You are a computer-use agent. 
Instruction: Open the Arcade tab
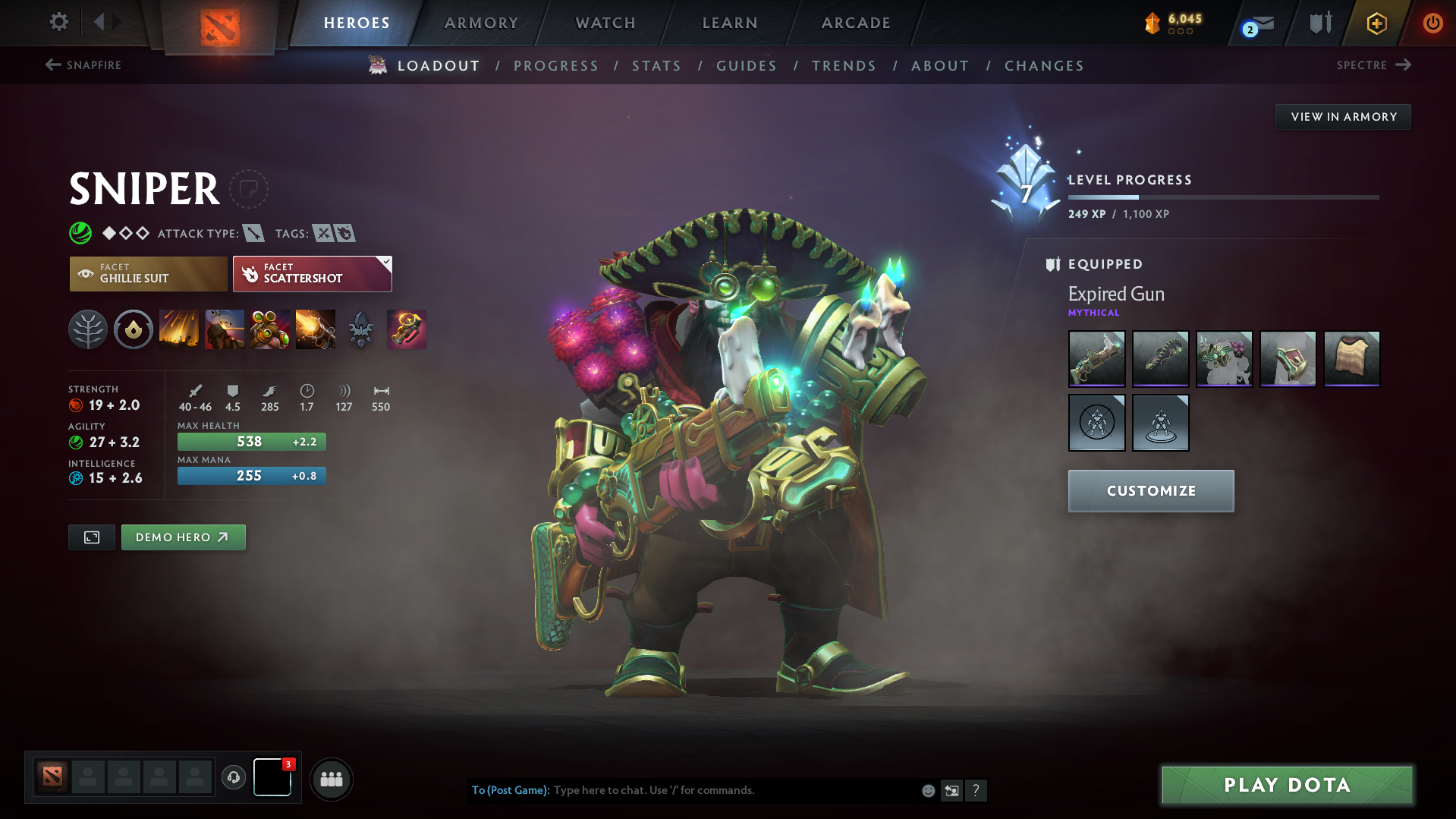point(856,23)
